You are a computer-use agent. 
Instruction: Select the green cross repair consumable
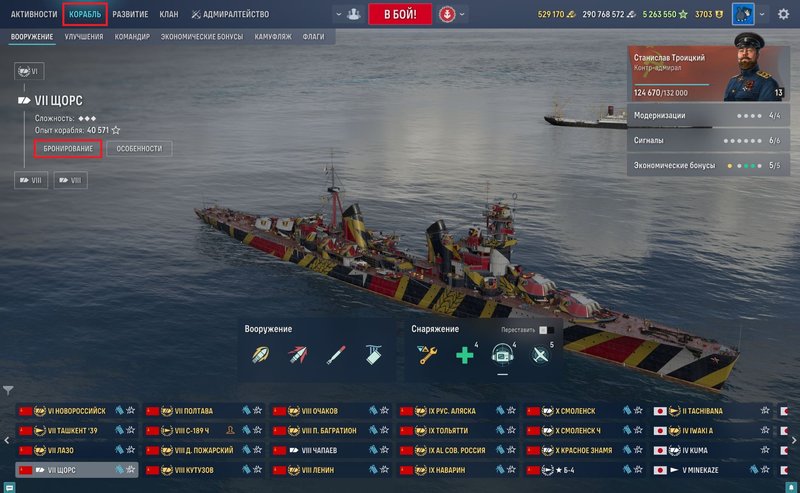click(464, 355)
